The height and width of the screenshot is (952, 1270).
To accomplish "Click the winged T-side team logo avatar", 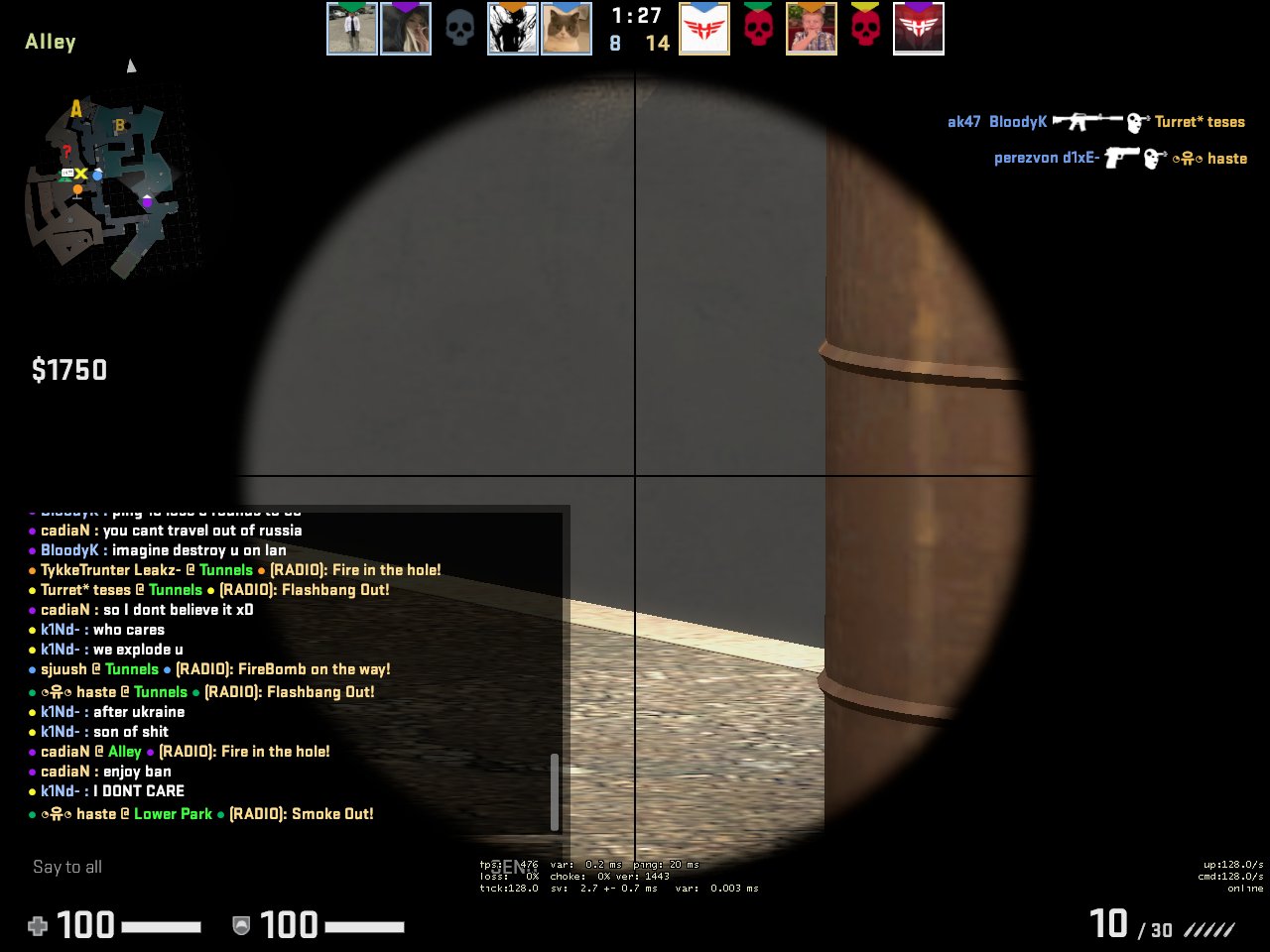I will point(704,28).
